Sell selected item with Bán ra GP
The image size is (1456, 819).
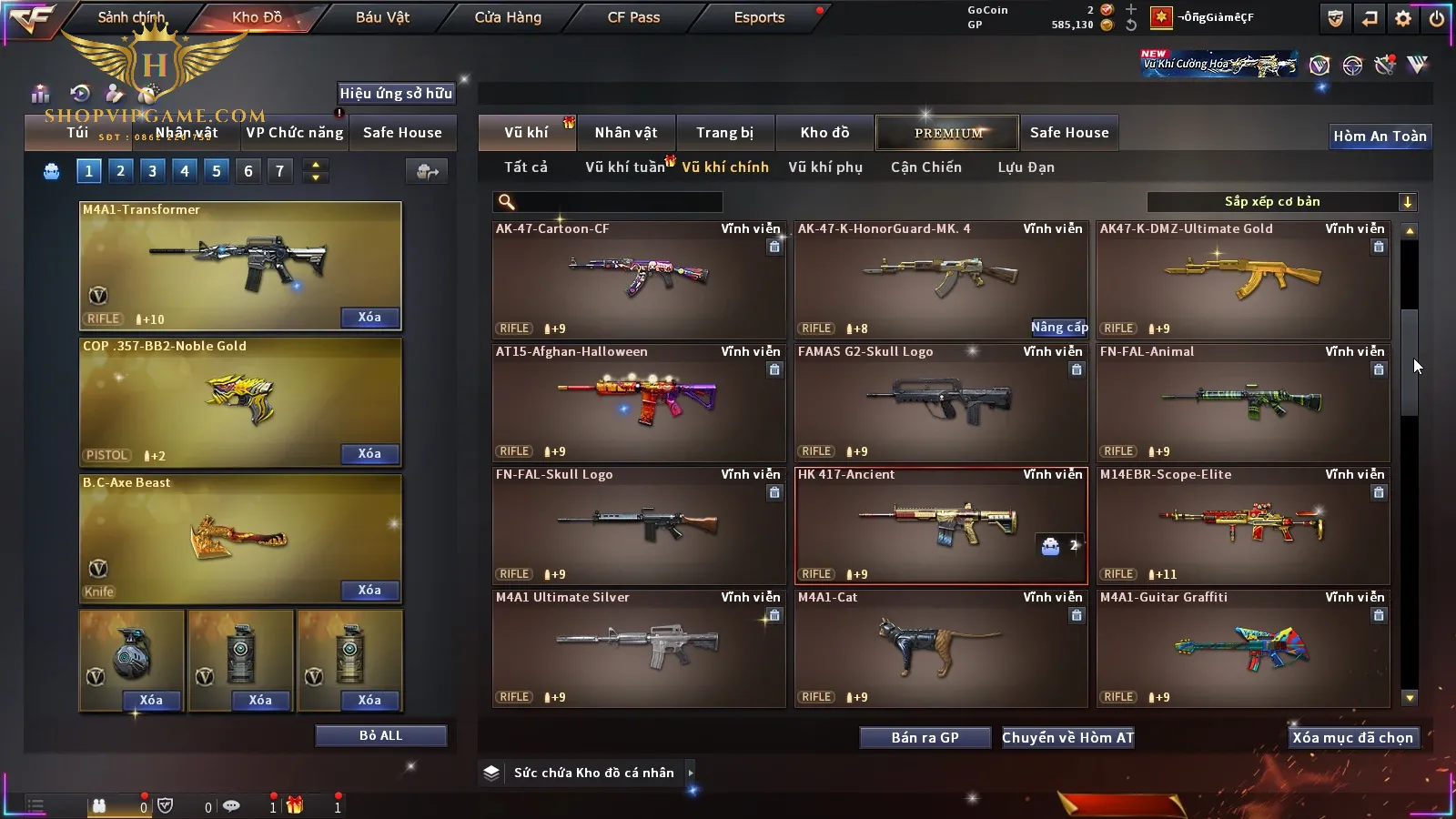coord(925,738)
